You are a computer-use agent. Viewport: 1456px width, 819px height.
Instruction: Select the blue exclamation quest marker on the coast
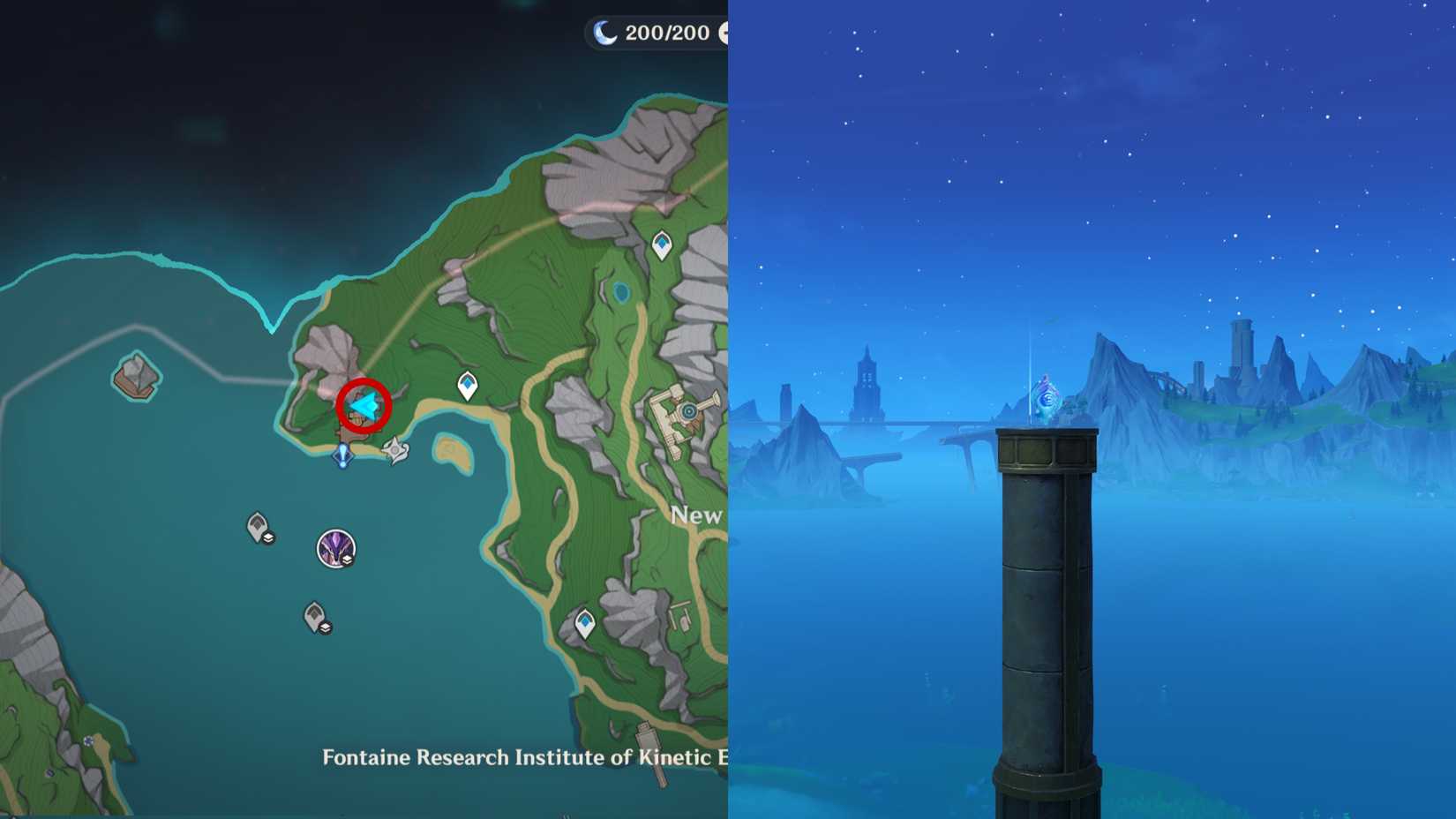(343, 454)
